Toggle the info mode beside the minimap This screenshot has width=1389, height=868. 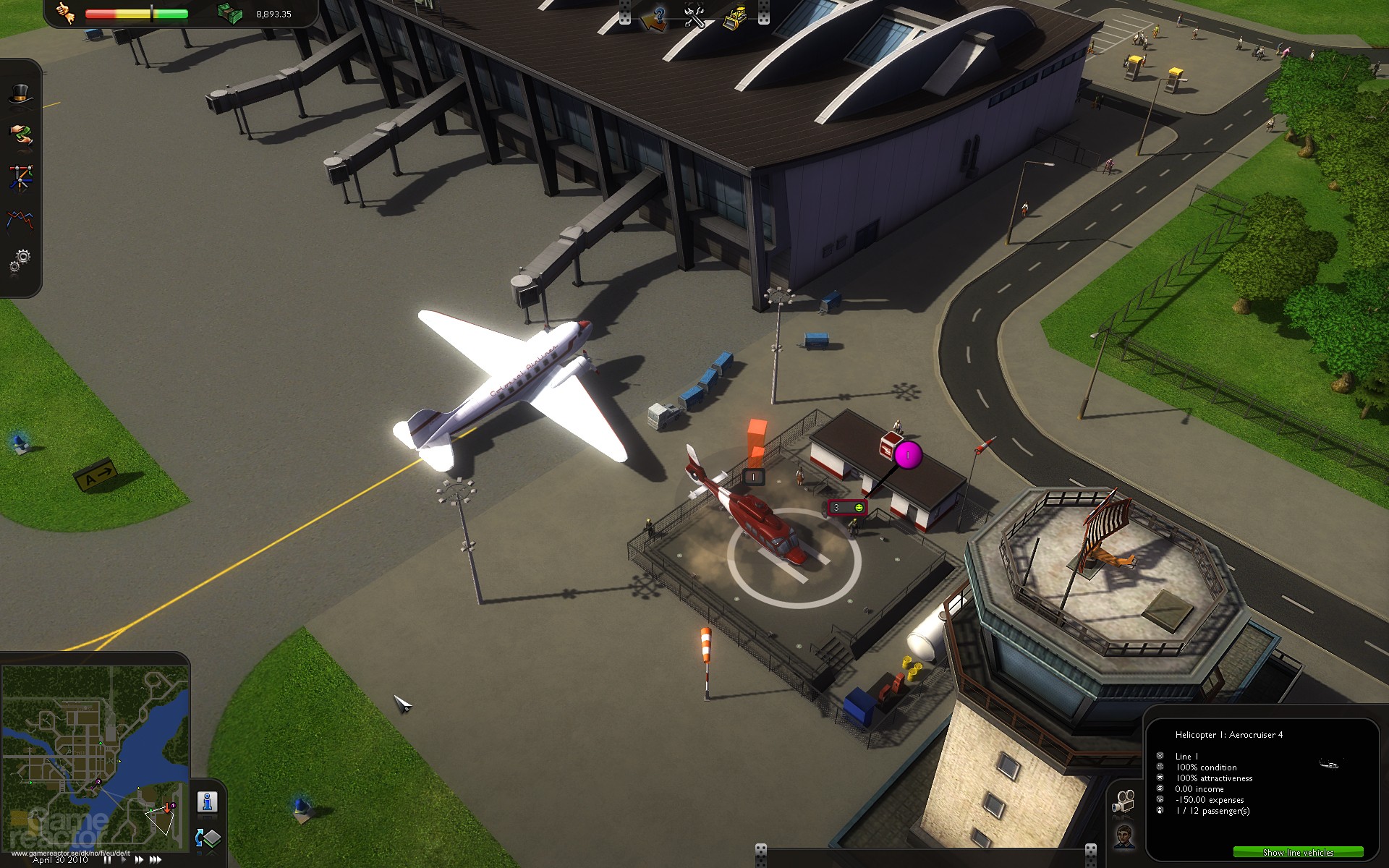pyautogui.click(x=207, y=801)
